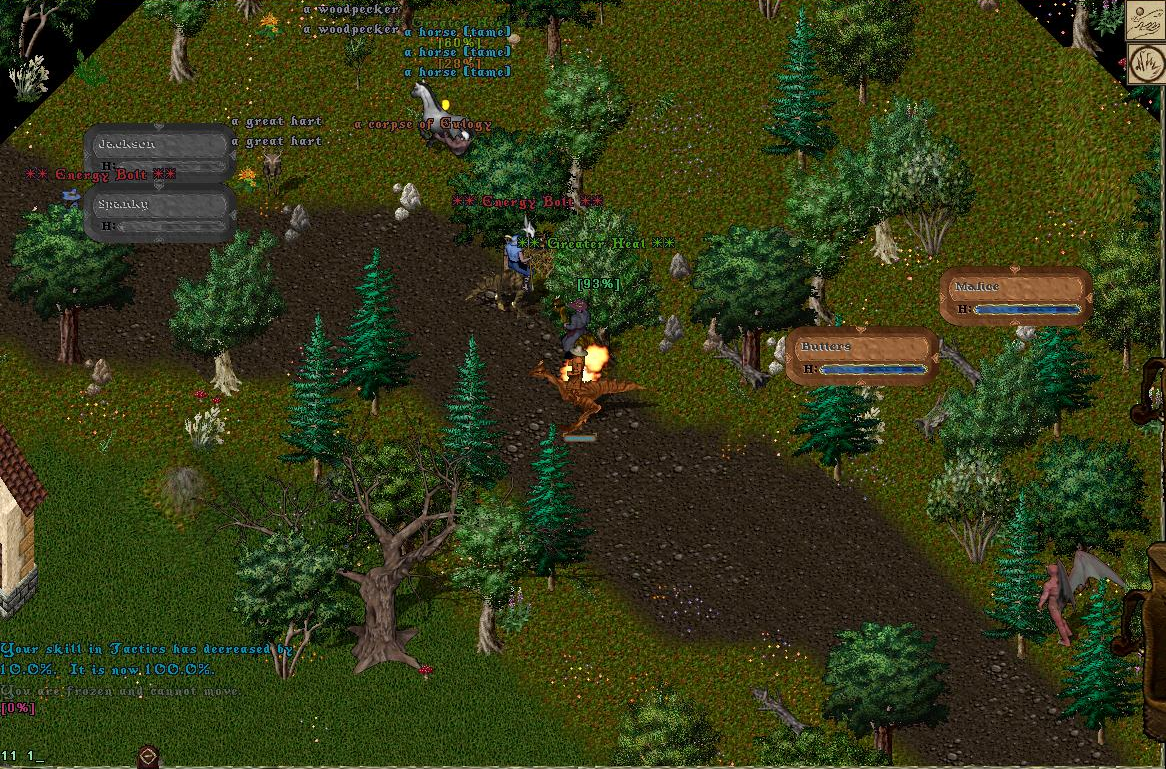Click Malice's health bar gump
The height and width of the screenshot is (769, 1166).
click(1015, 297)
